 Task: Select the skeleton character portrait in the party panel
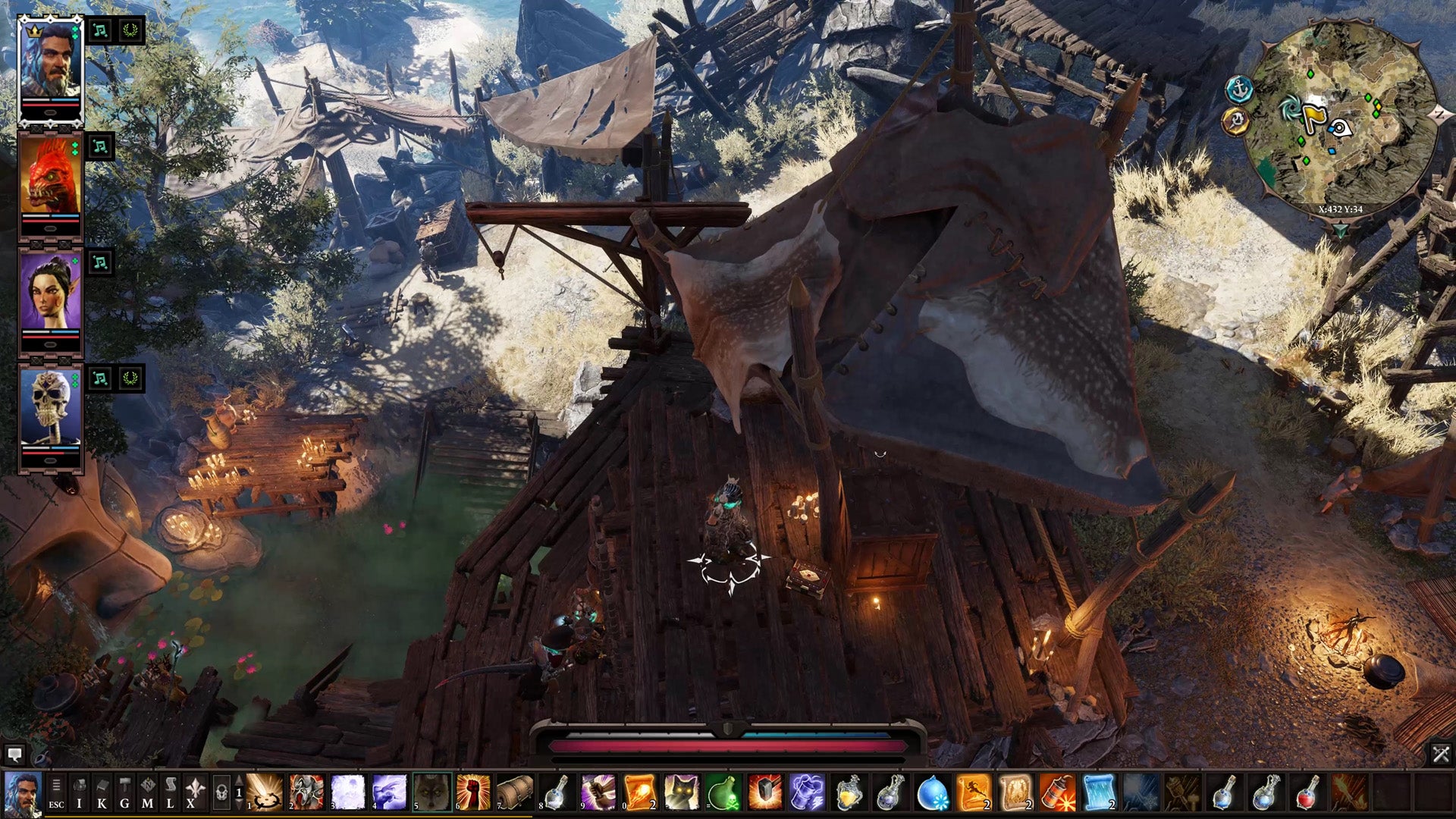[x=49, y=406]
